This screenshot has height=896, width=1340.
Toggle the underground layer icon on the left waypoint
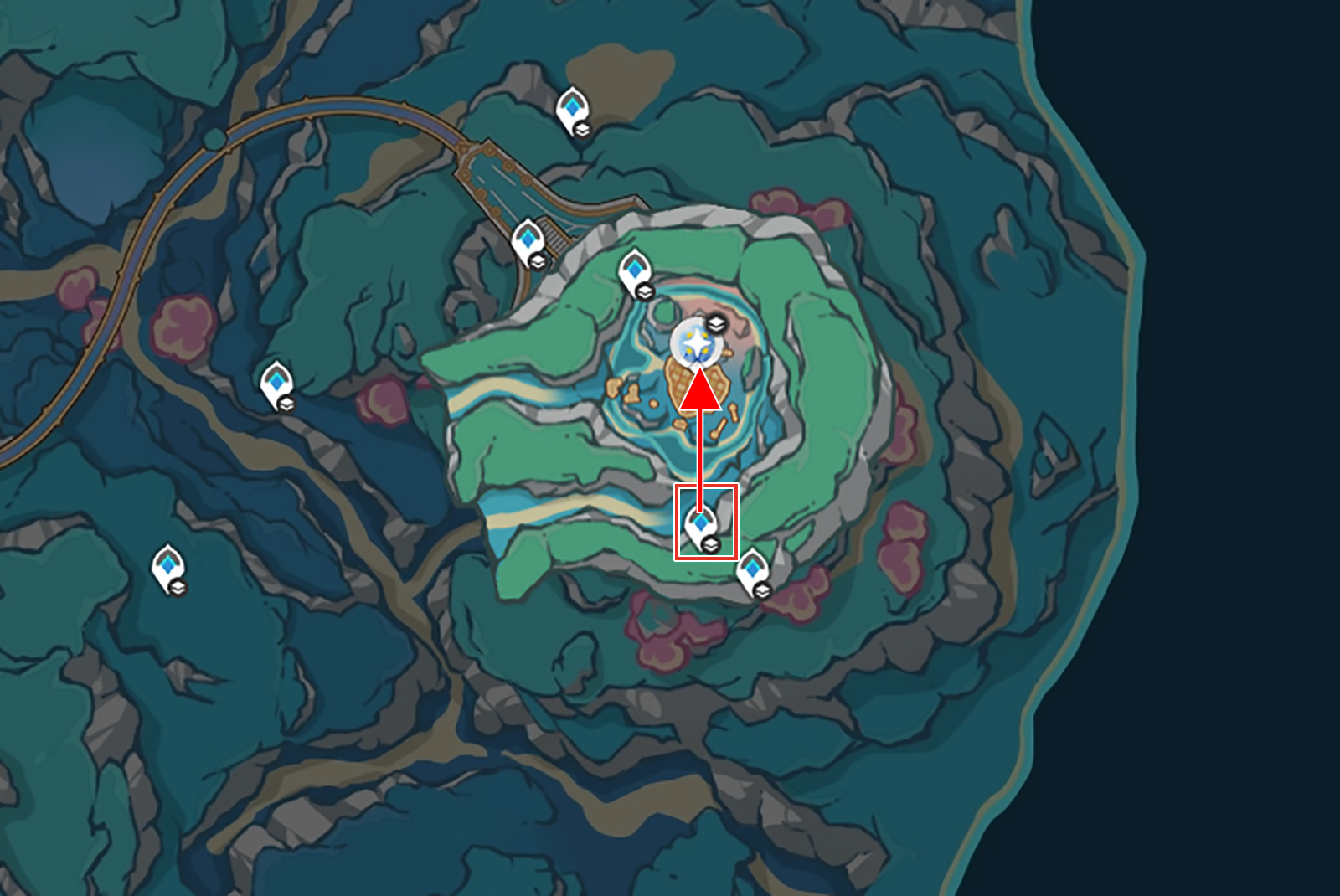[x=286, y=404]
